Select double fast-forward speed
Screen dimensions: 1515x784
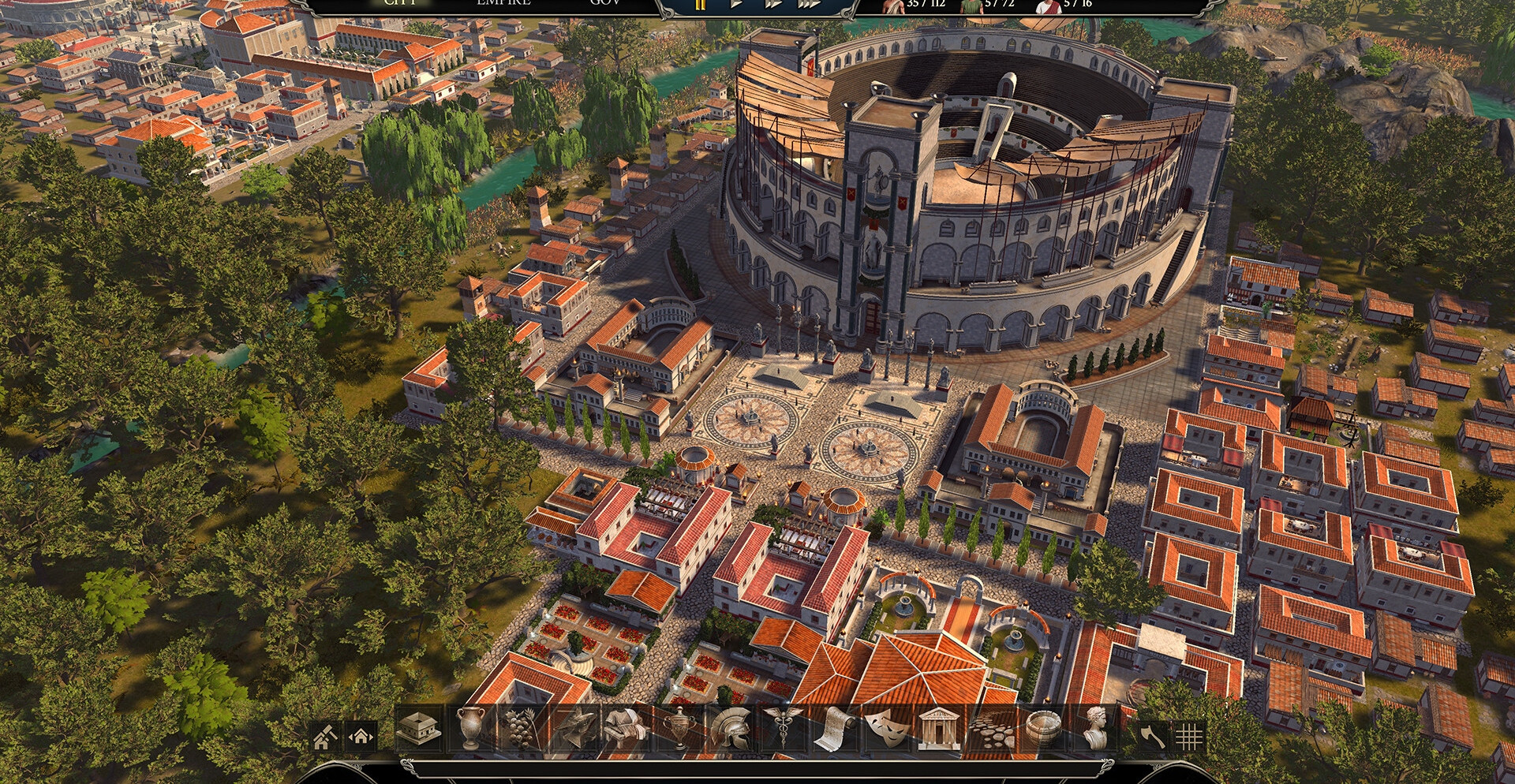[773, 4]
